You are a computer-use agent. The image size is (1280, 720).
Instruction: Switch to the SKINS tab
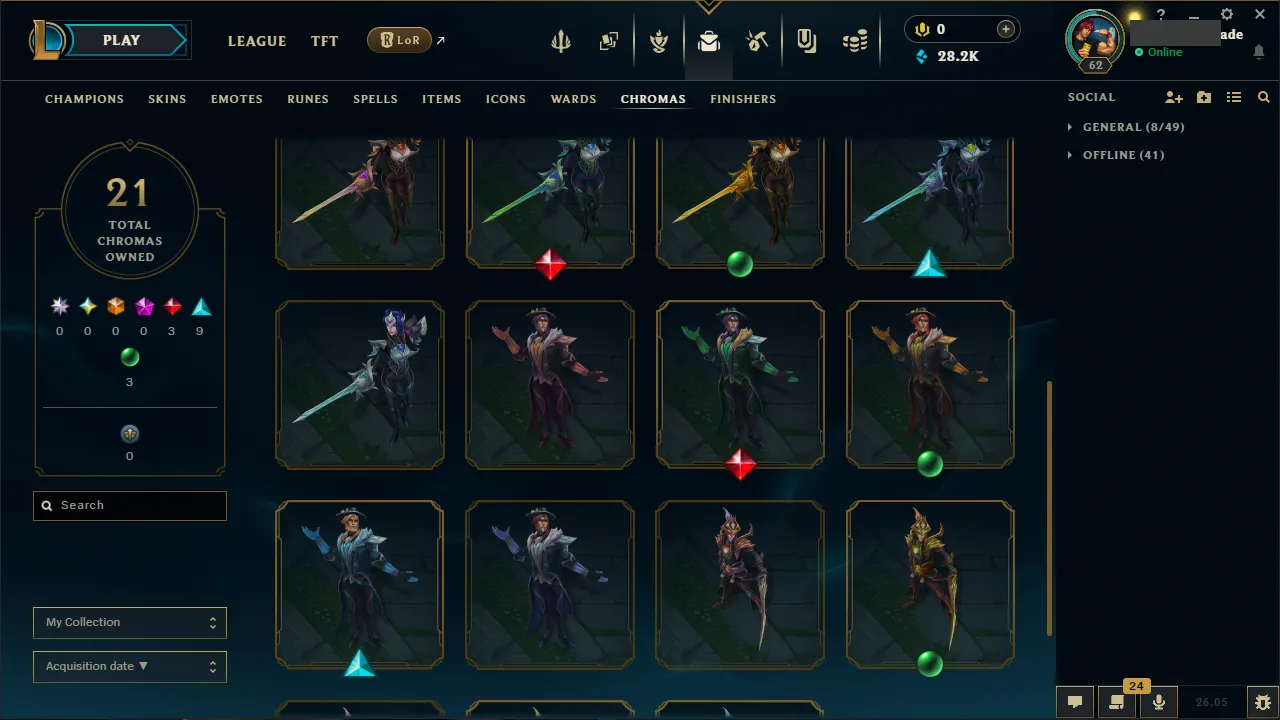(x=167, y=99)
